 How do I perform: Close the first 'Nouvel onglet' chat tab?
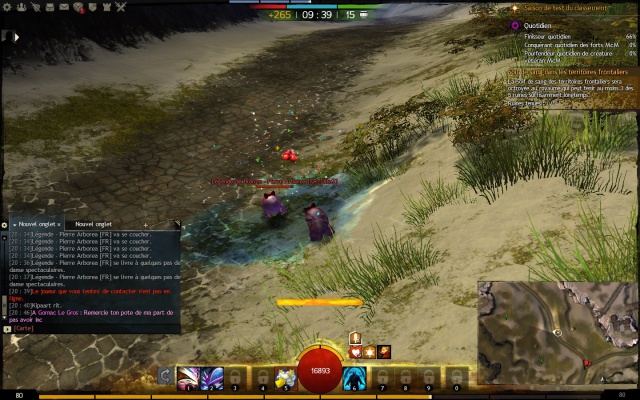(x=60, y=224)
